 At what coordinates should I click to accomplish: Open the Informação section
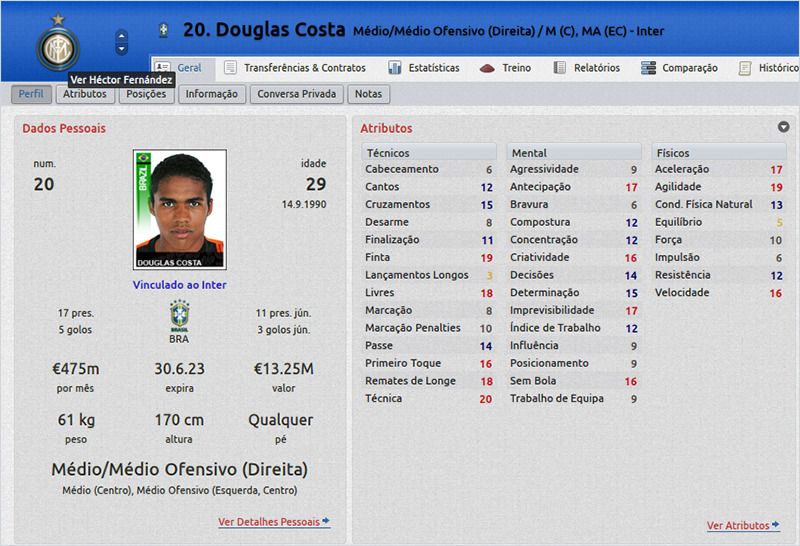pos(211,94)
